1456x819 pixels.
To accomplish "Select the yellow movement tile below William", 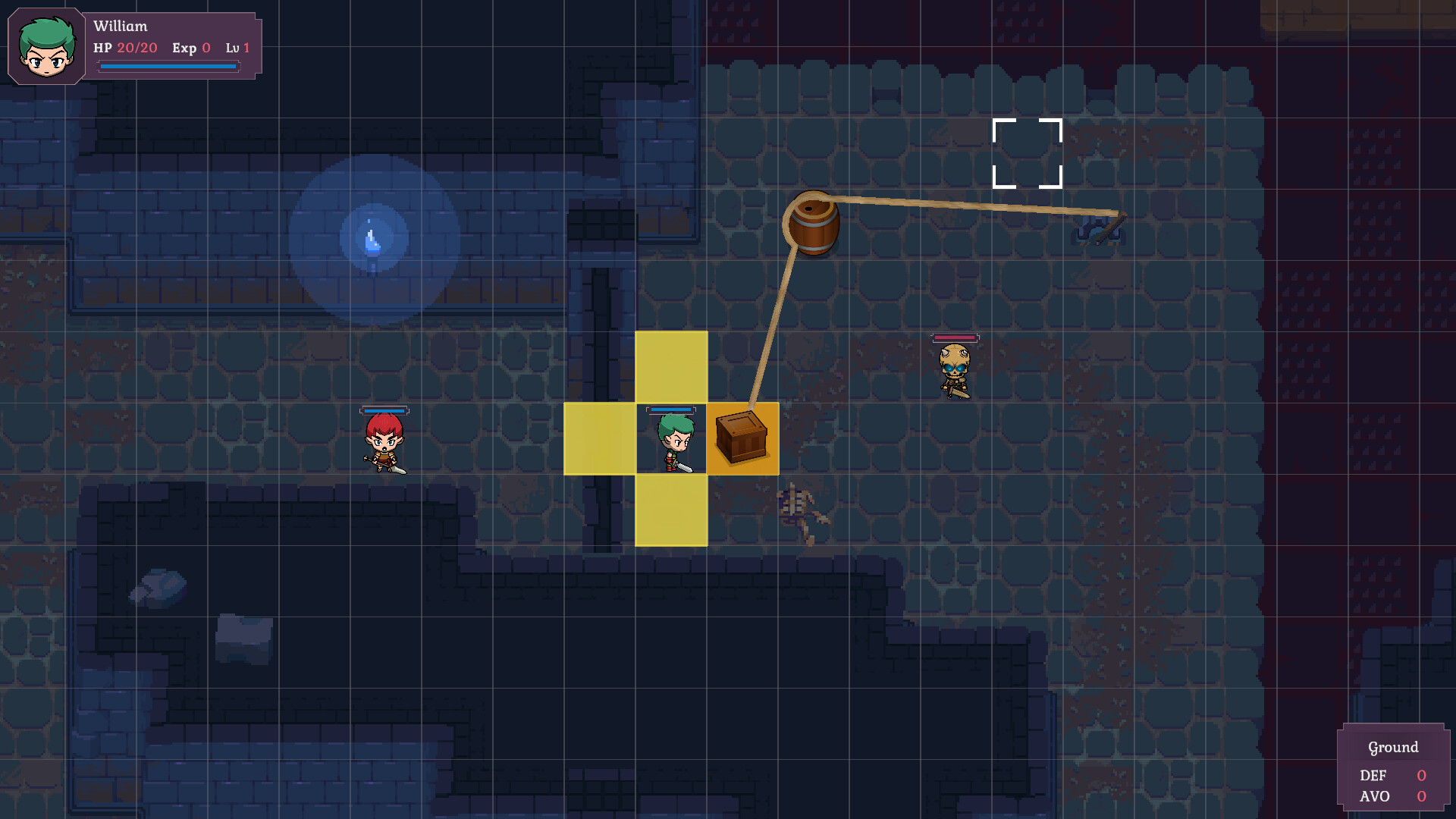I will tap(672, 510).
